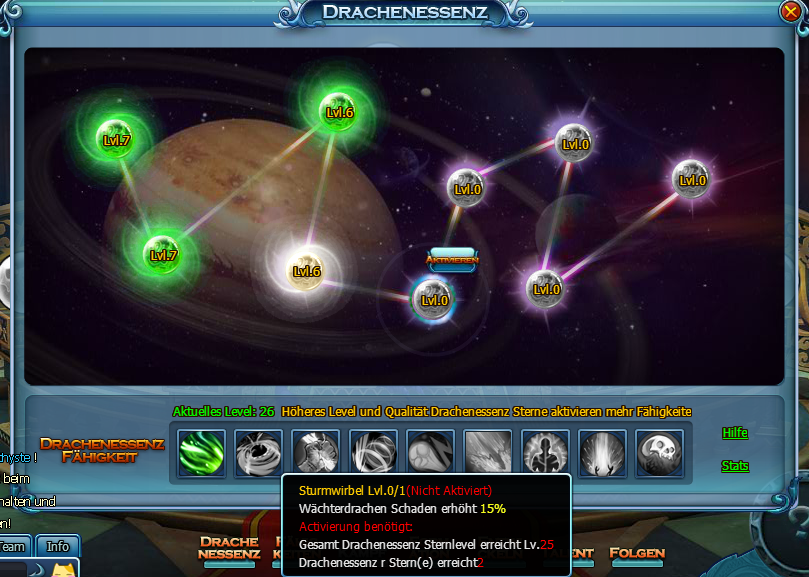Select the green swirl skill icon

(202, 453)
